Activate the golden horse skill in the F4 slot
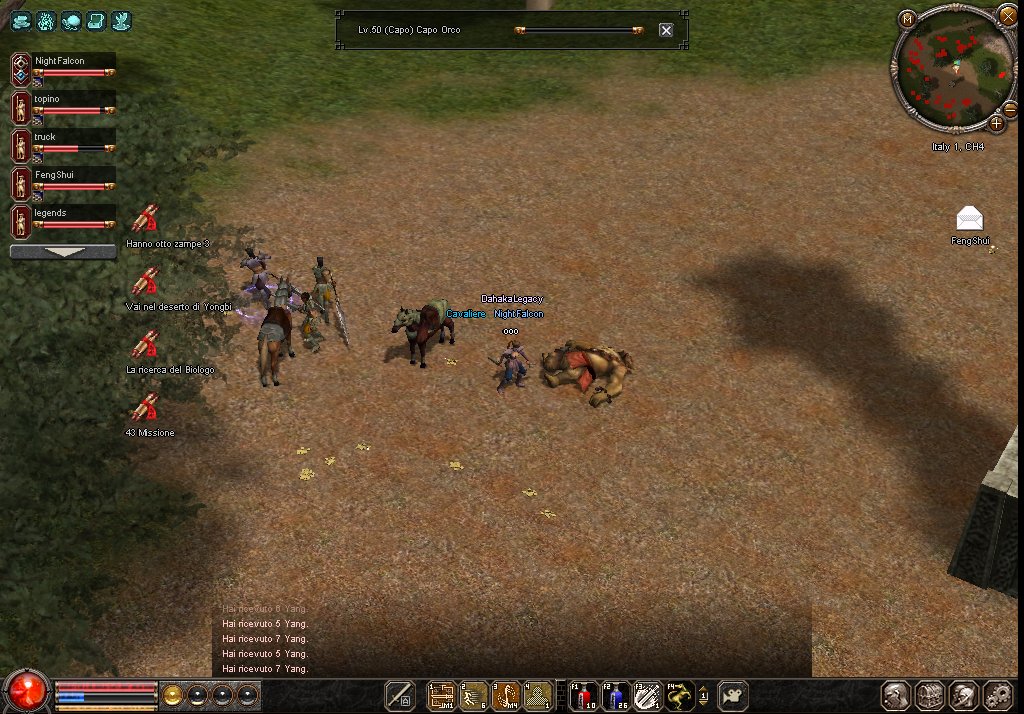The height and width of the screenshot is (714, 1024). [680, 695]
